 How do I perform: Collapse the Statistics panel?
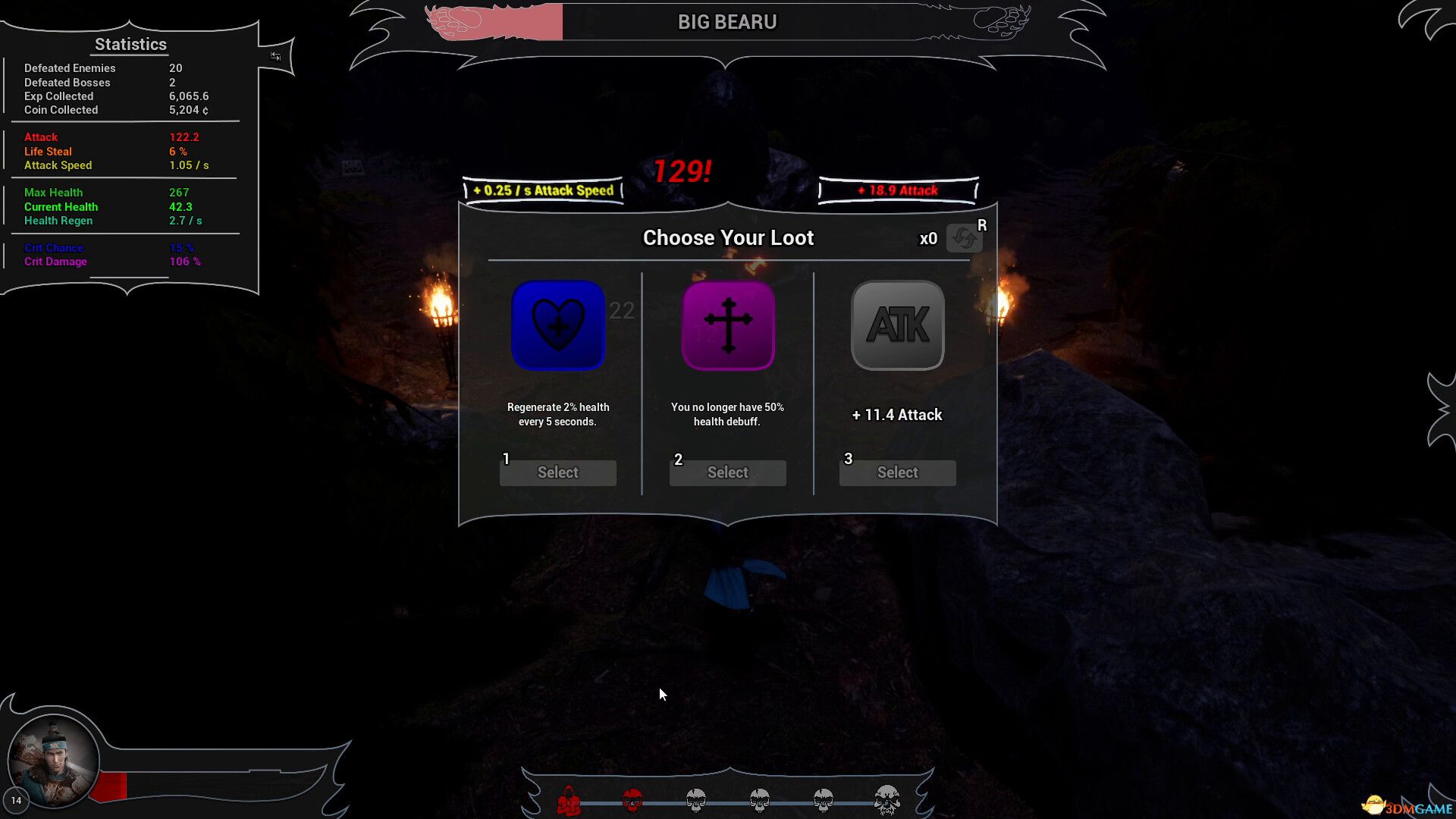[x=275, y=56]
